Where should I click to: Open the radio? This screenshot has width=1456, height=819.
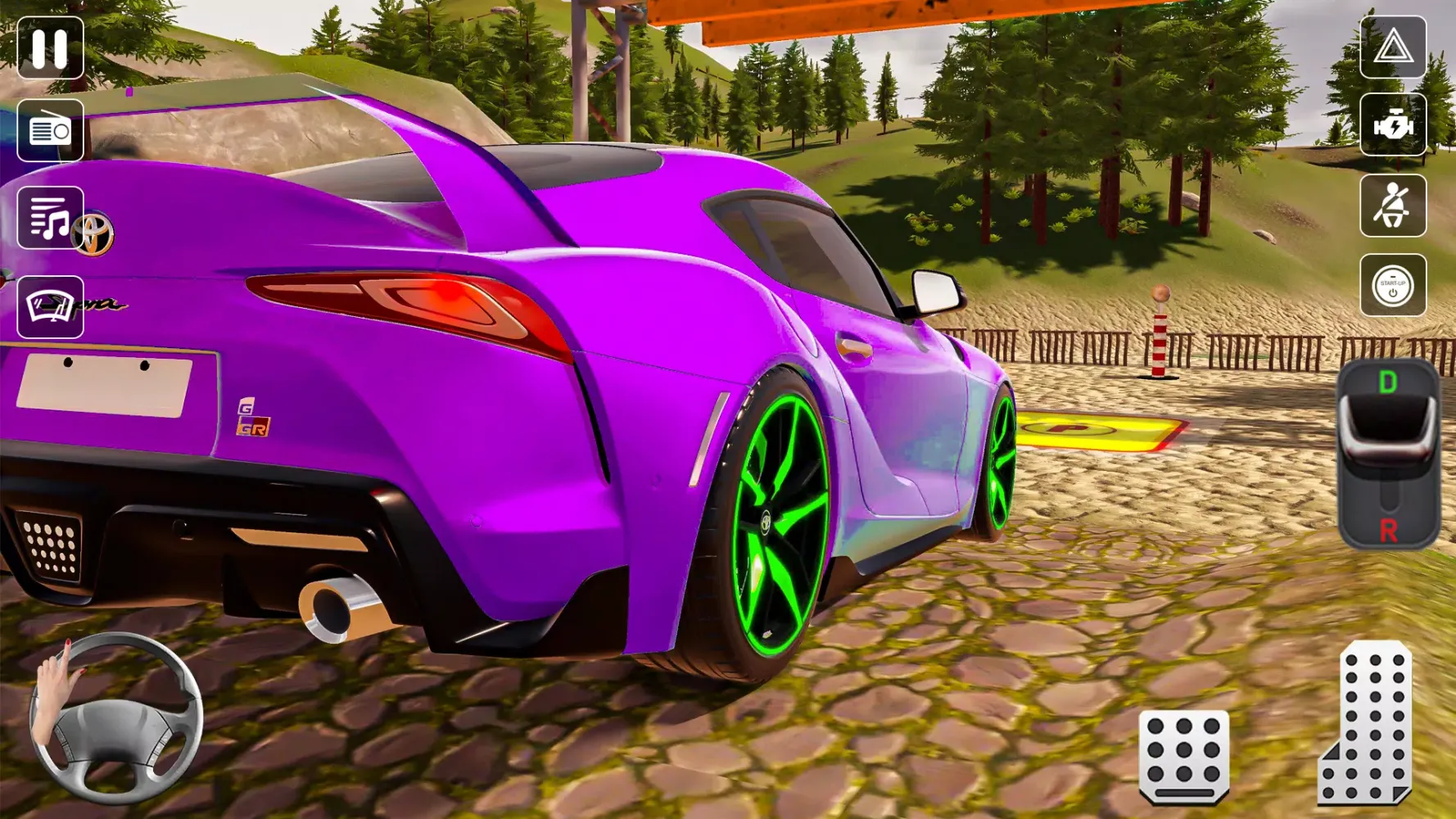(x=50, y=130)
